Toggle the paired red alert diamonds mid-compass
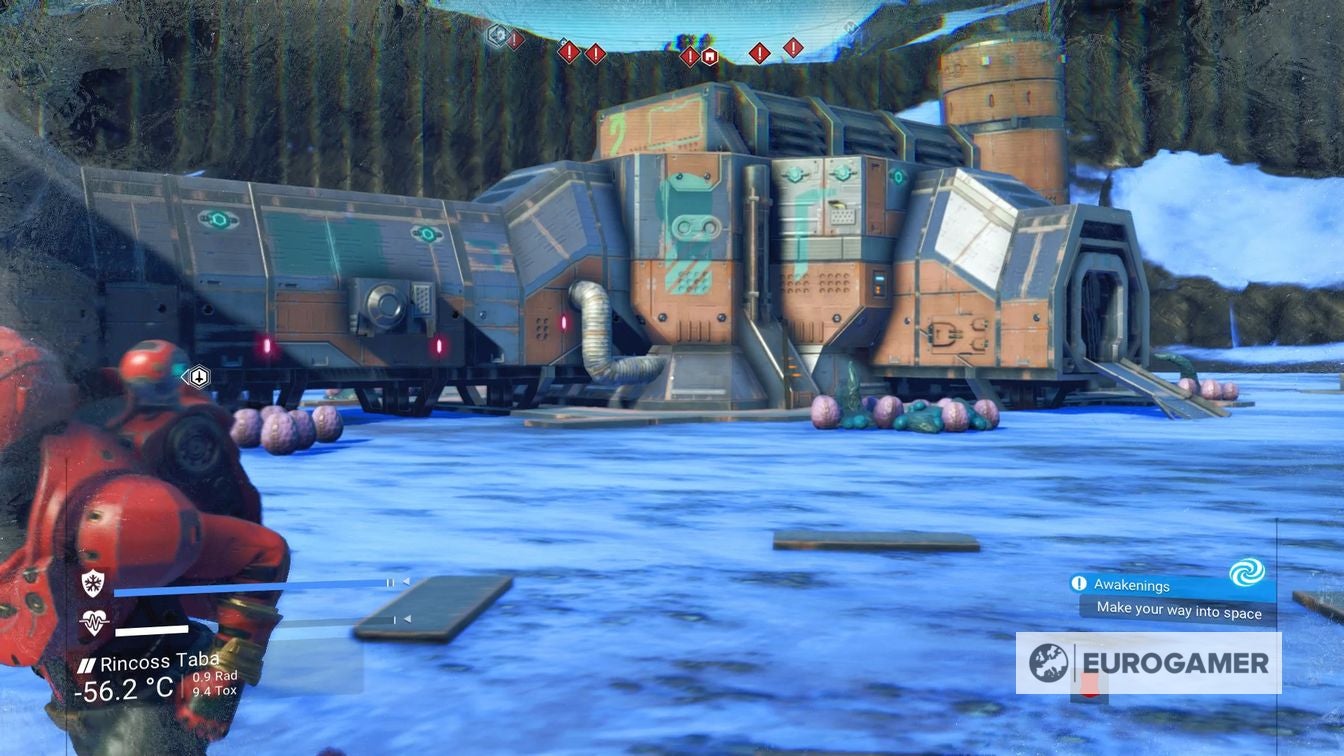Viewport: 1344px width, 756px height. click(x=583, y=50)
